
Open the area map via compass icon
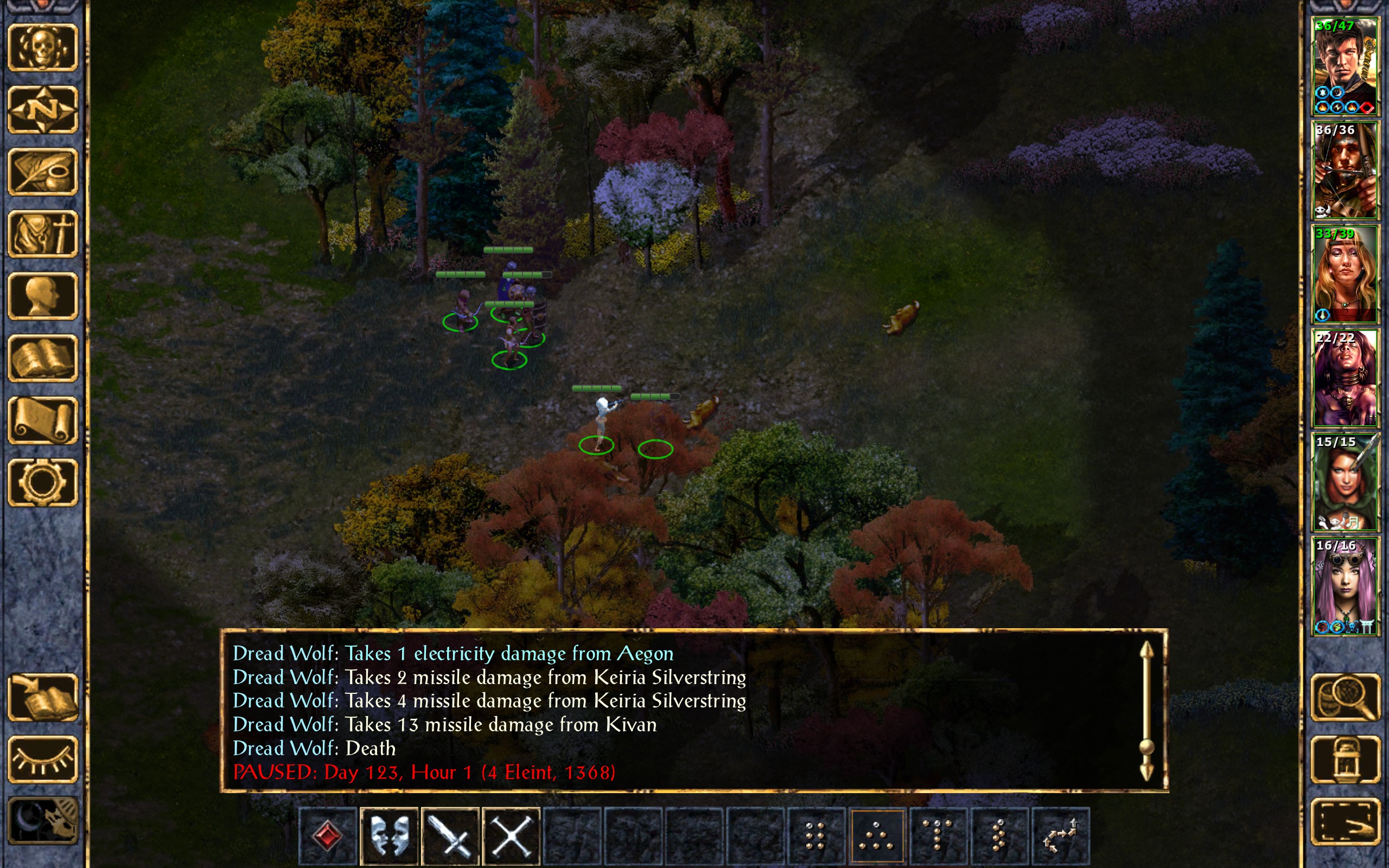coord(42,110)
